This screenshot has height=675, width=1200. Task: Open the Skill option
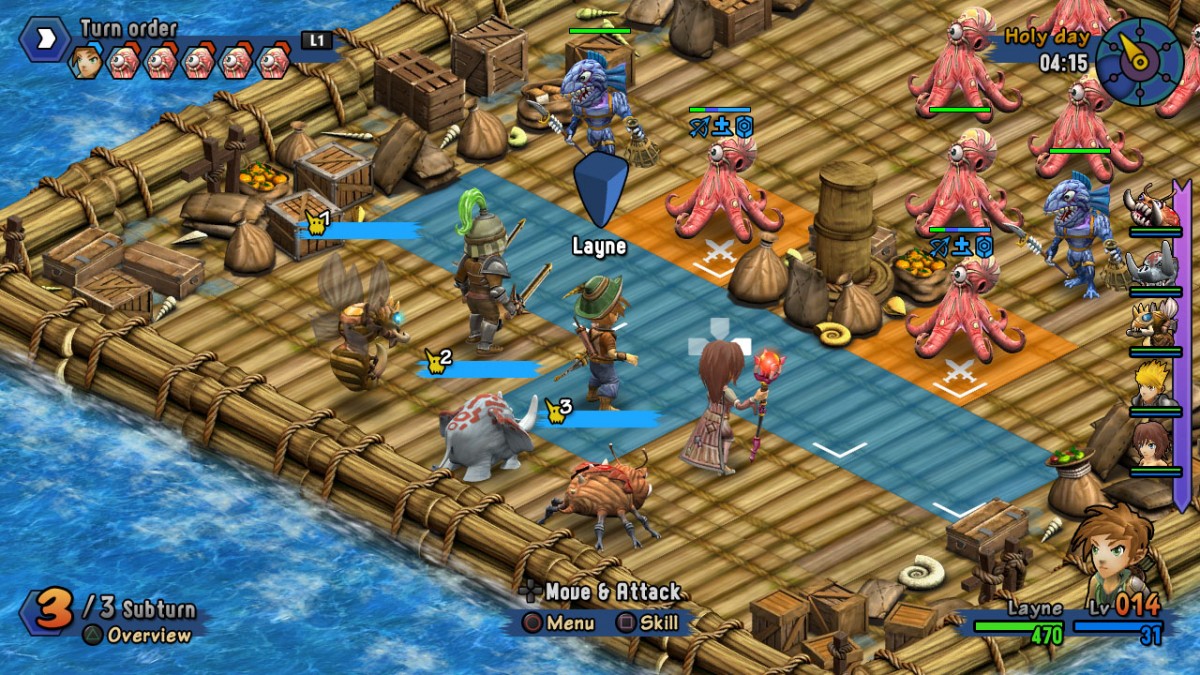coord(647,623)
